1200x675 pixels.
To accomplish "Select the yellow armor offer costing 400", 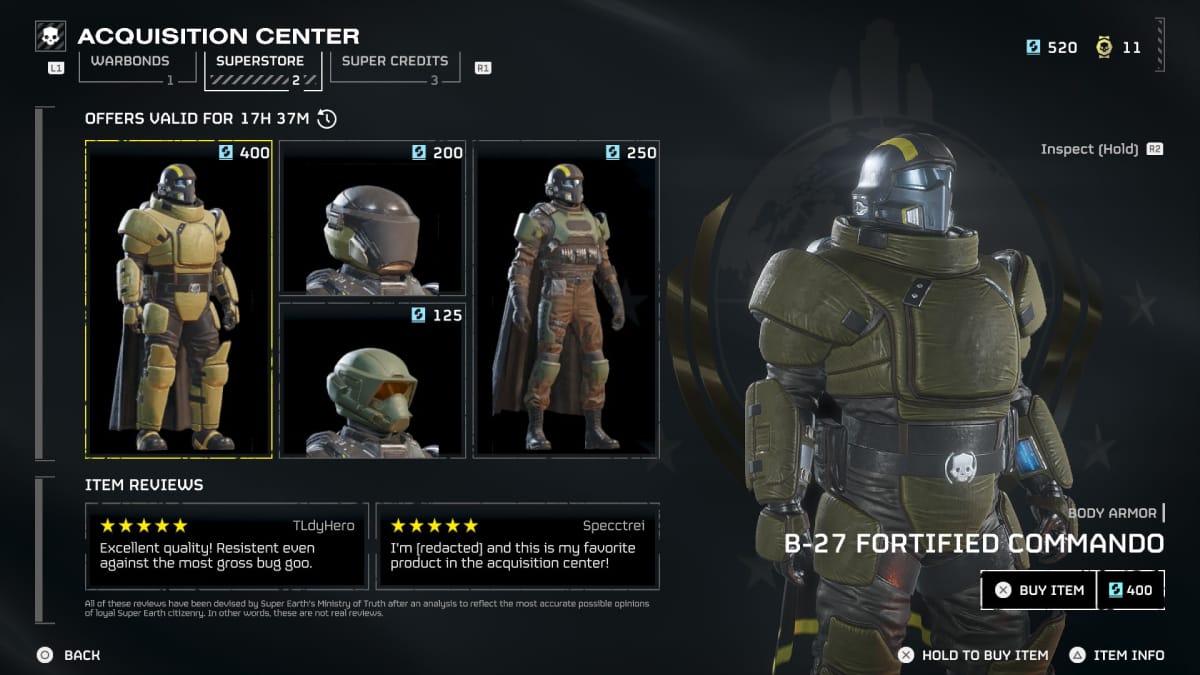I will 178,299.
